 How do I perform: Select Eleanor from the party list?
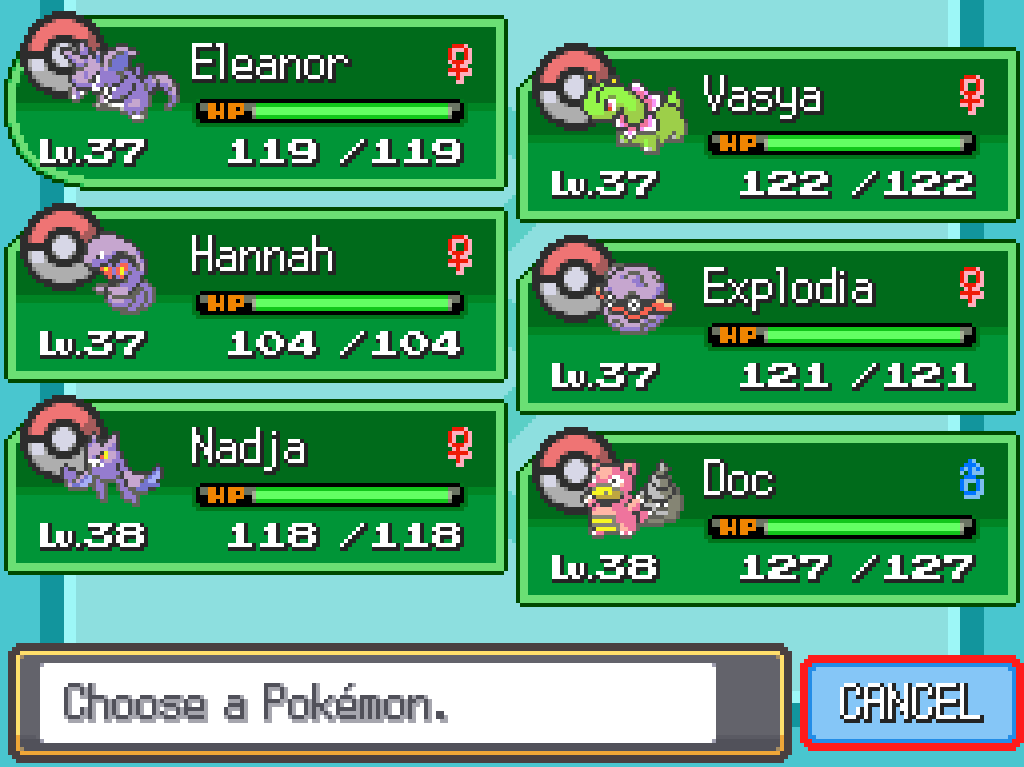(256, 102)
